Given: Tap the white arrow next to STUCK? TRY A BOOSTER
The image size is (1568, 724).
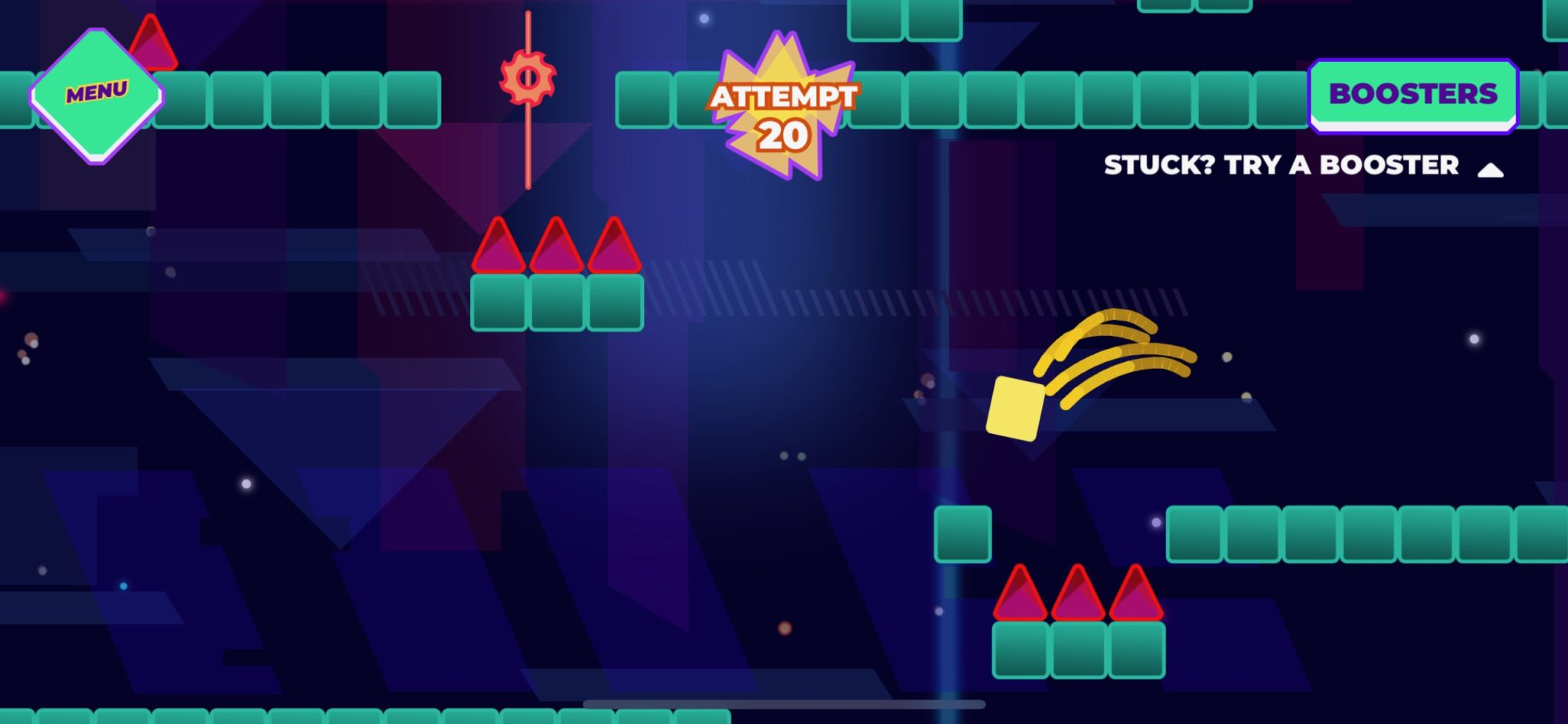Looking at the screenshot, I should 1488,167.
